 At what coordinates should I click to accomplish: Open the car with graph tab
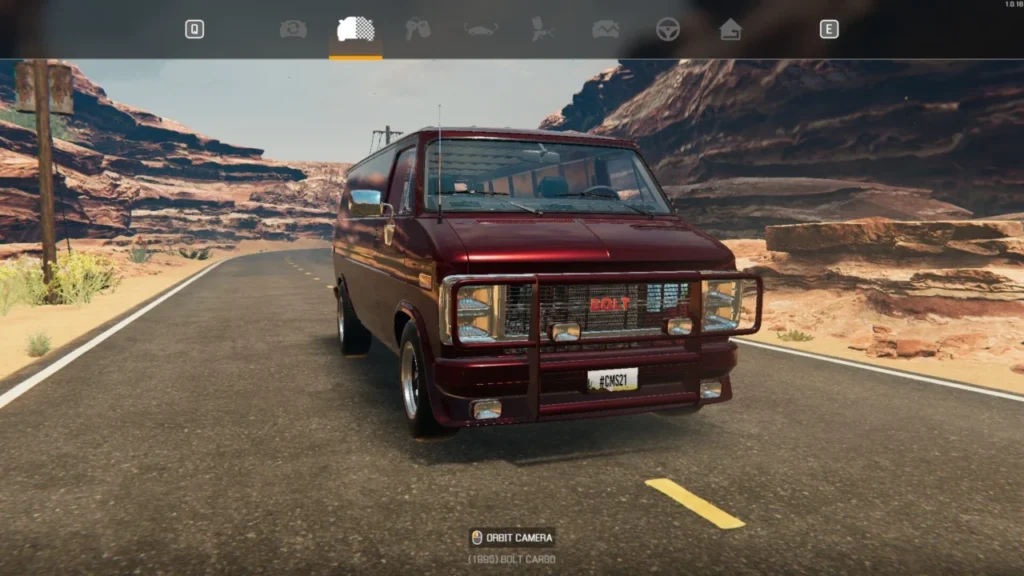click(605, 30)
